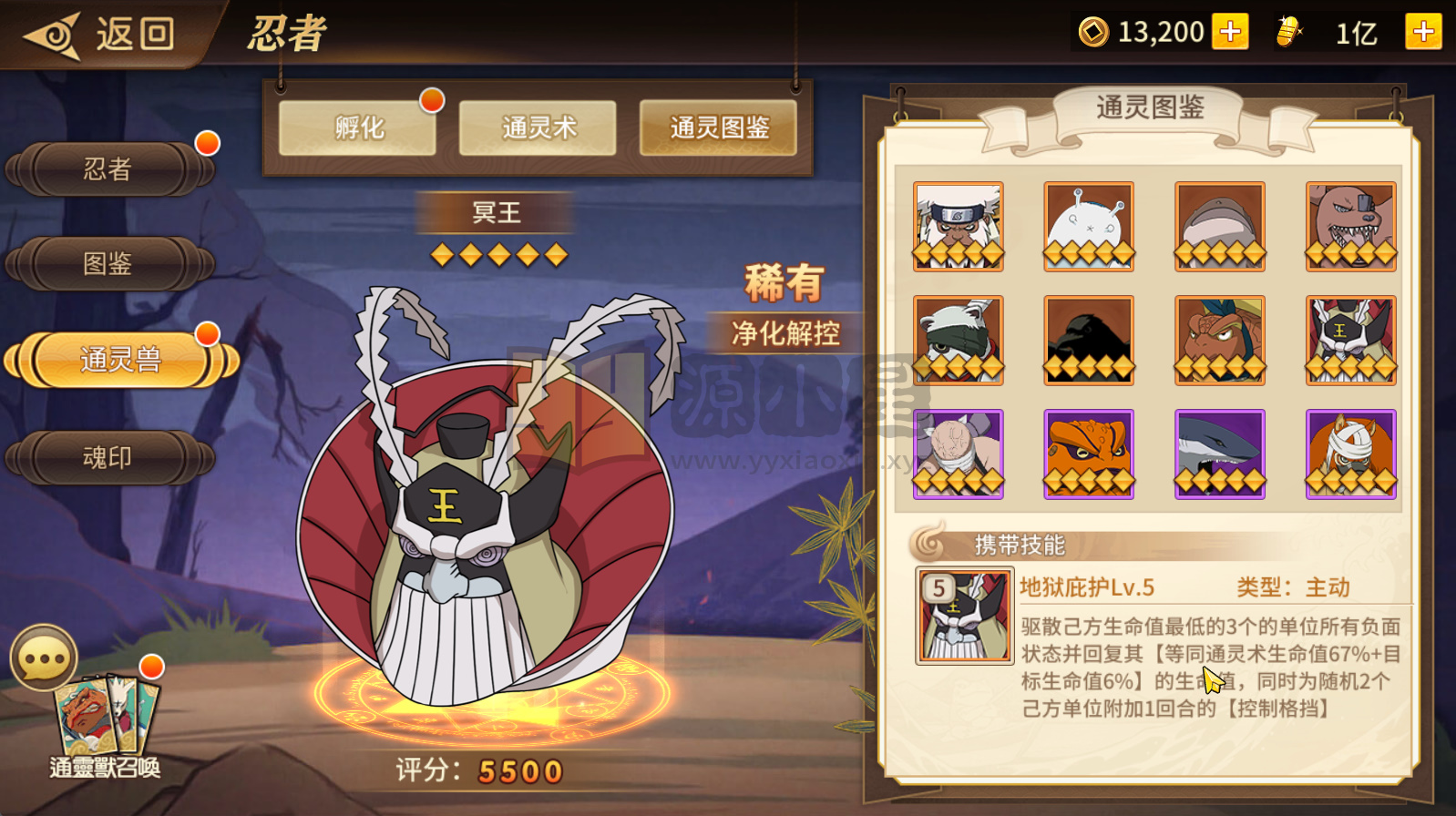Open the 图鉴 side menu entry
This screenshot has height=816, width=1456.
(x=109, y=264)
